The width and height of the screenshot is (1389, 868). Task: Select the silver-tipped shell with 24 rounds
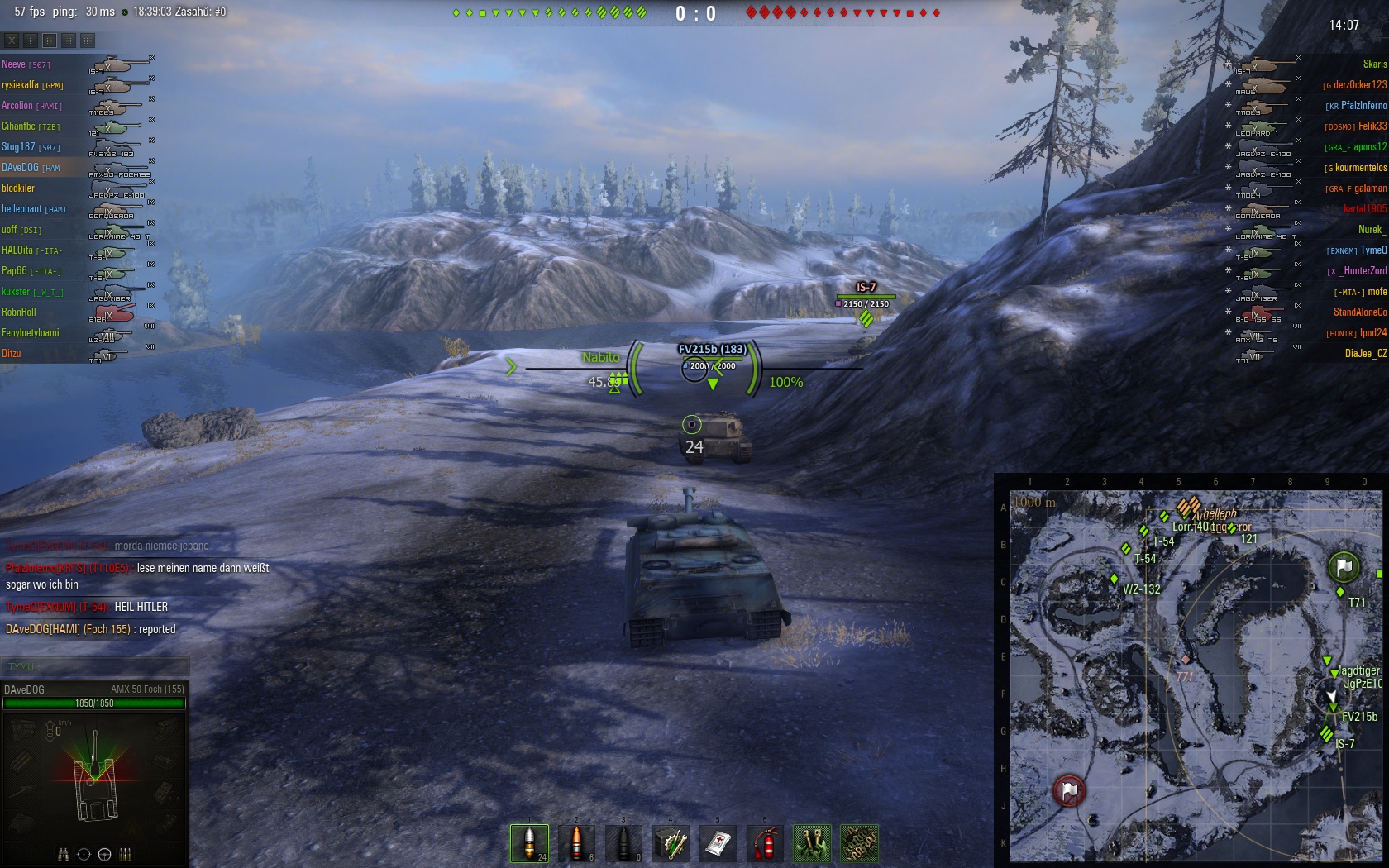tap(529, 843)
